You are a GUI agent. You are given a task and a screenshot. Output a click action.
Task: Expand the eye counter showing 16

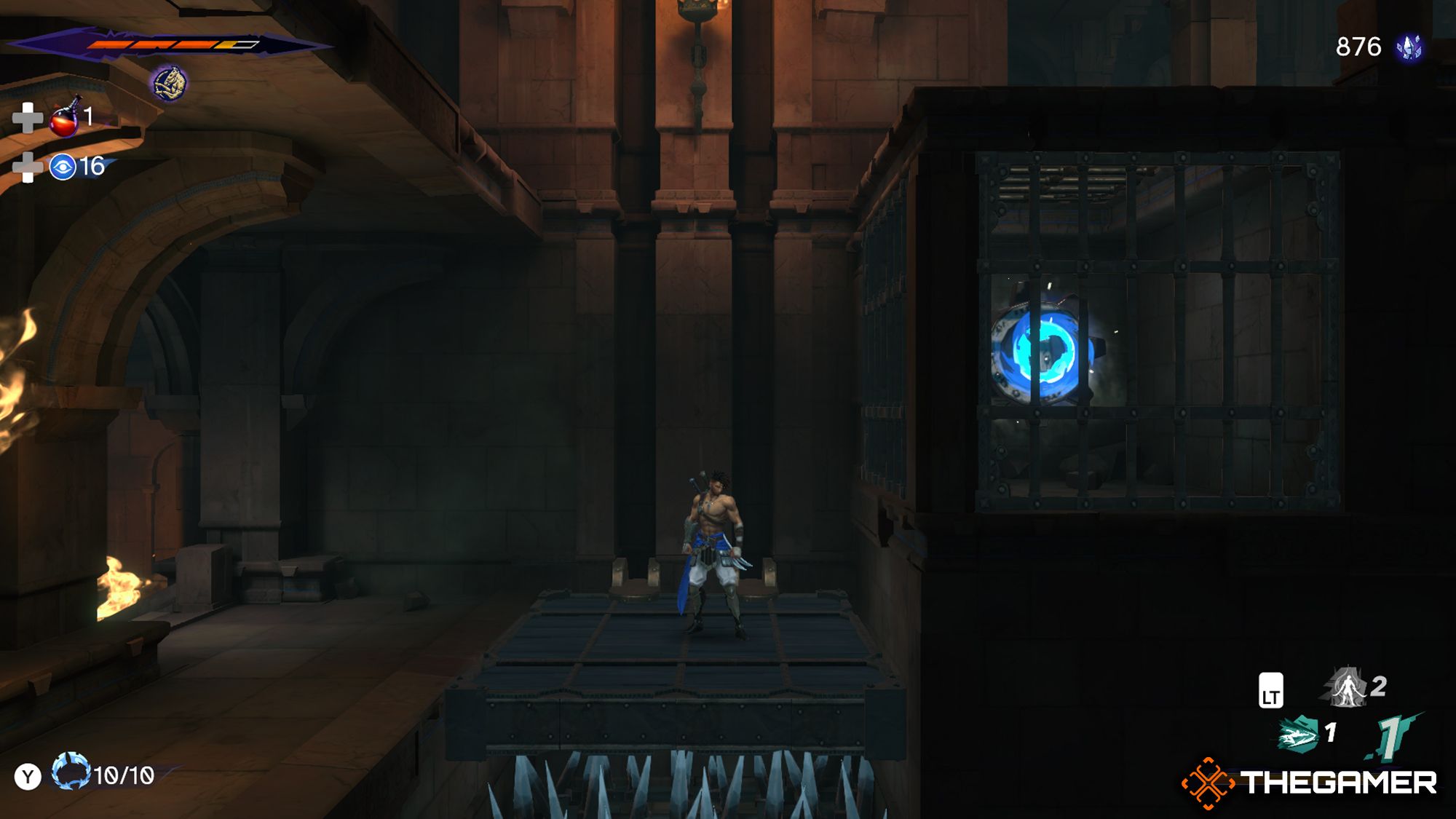(95, 166)
